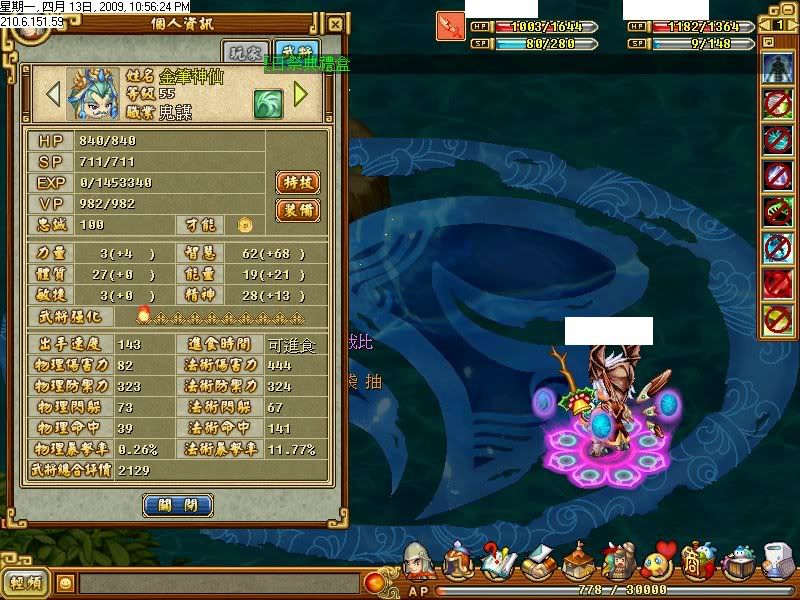
Task: Click the chat text input box
Action: 220,583
